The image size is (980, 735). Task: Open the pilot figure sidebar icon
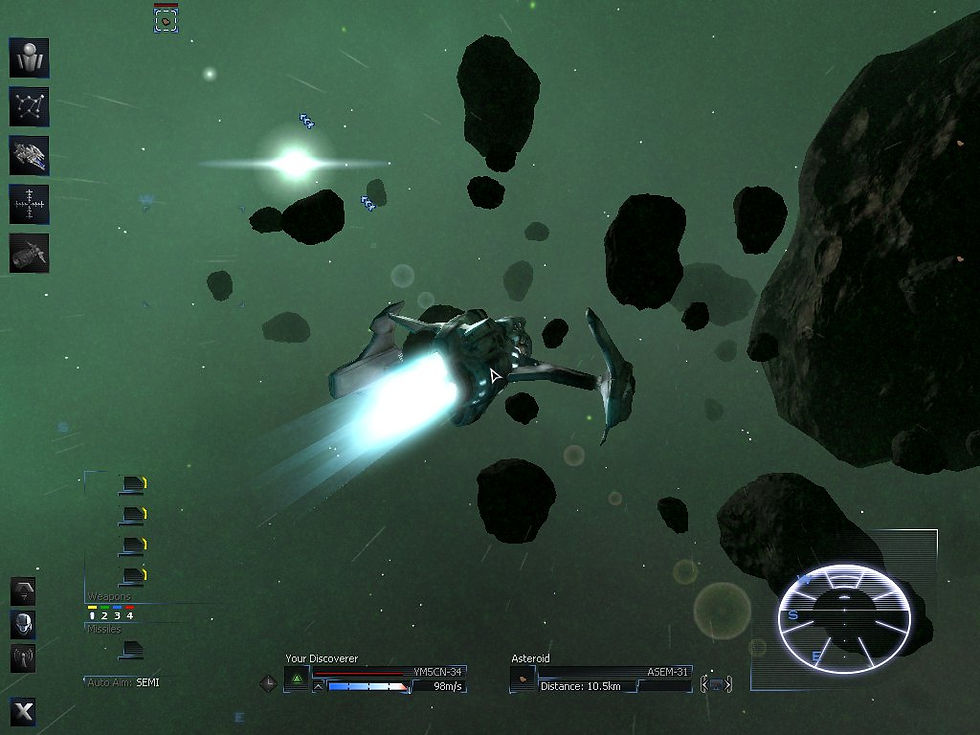click(x=29, y=58)
